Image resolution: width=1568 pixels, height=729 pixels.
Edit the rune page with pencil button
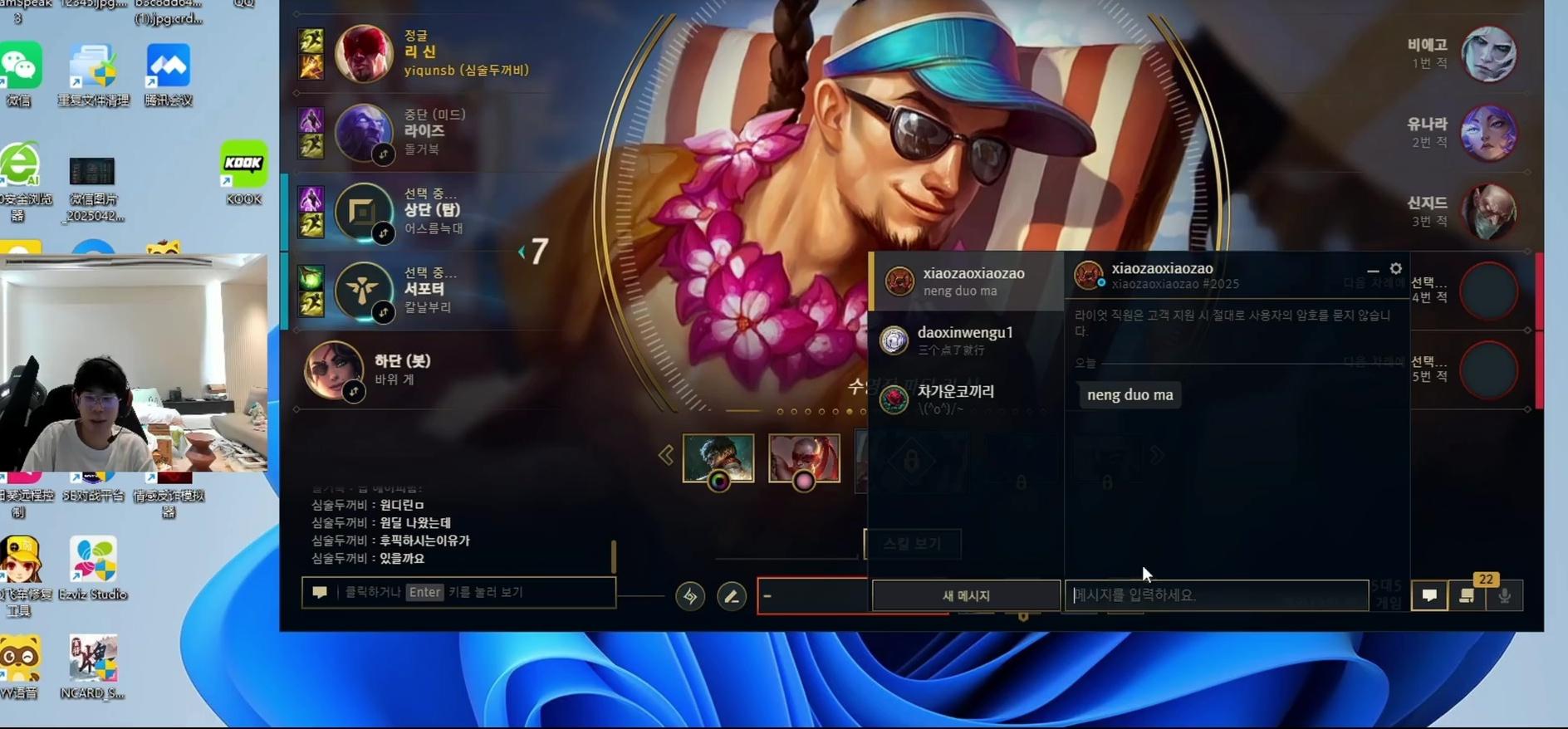732,596
